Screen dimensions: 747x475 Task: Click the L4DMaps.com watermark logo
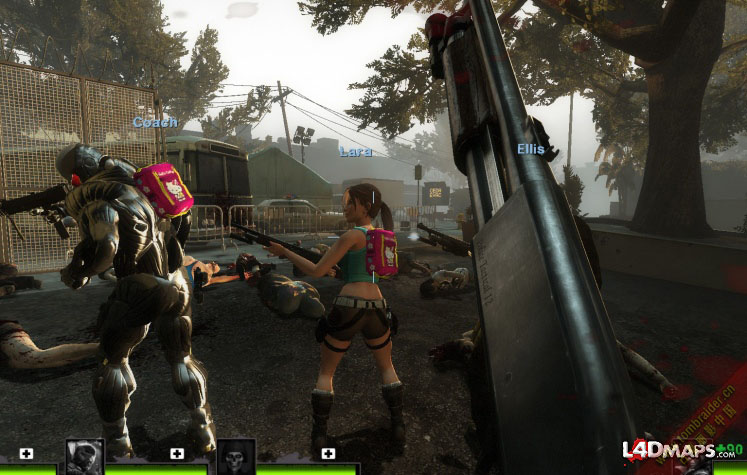click(x=668, y=451)
